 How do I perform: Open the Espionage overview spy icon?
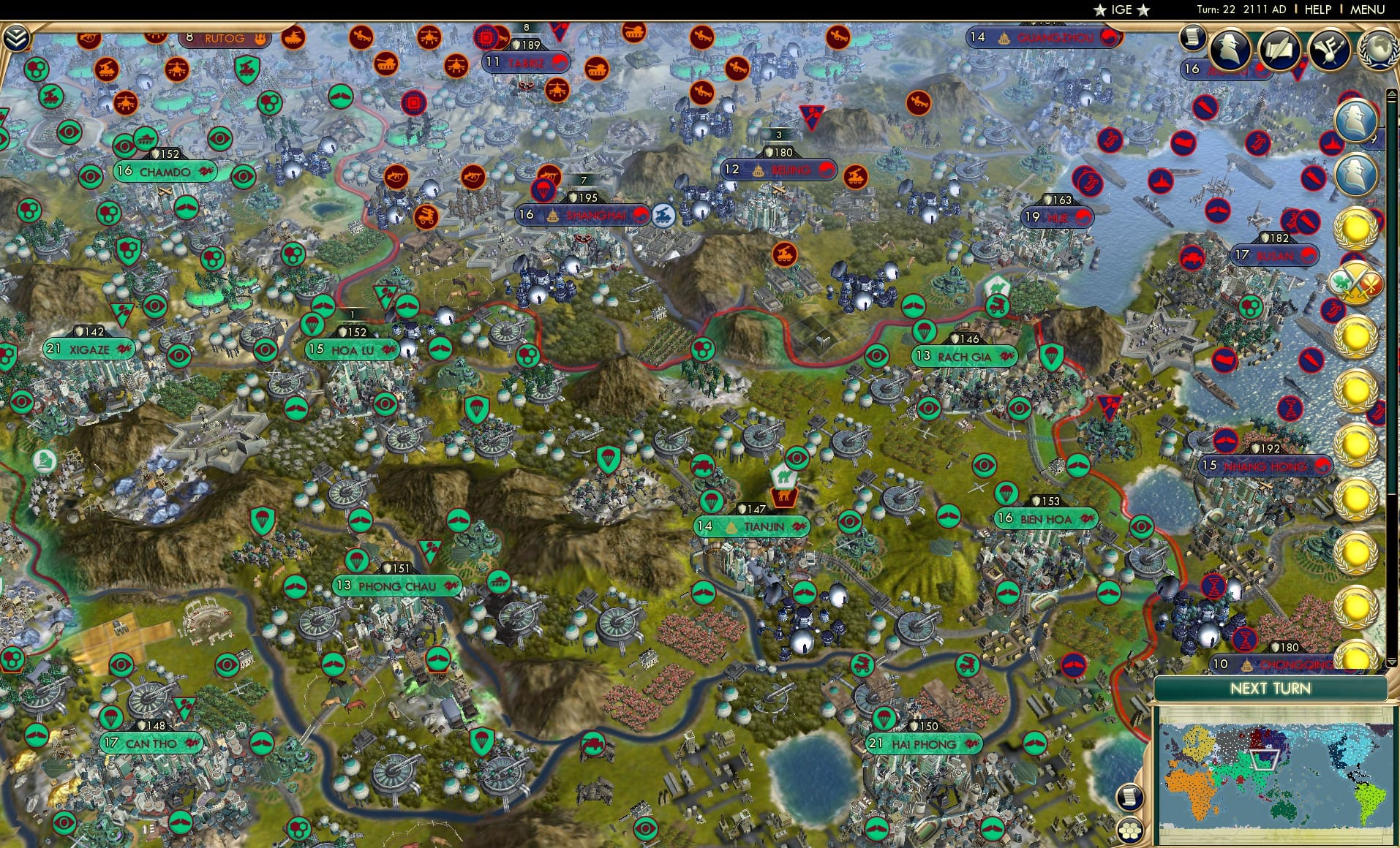point(1230,50)
